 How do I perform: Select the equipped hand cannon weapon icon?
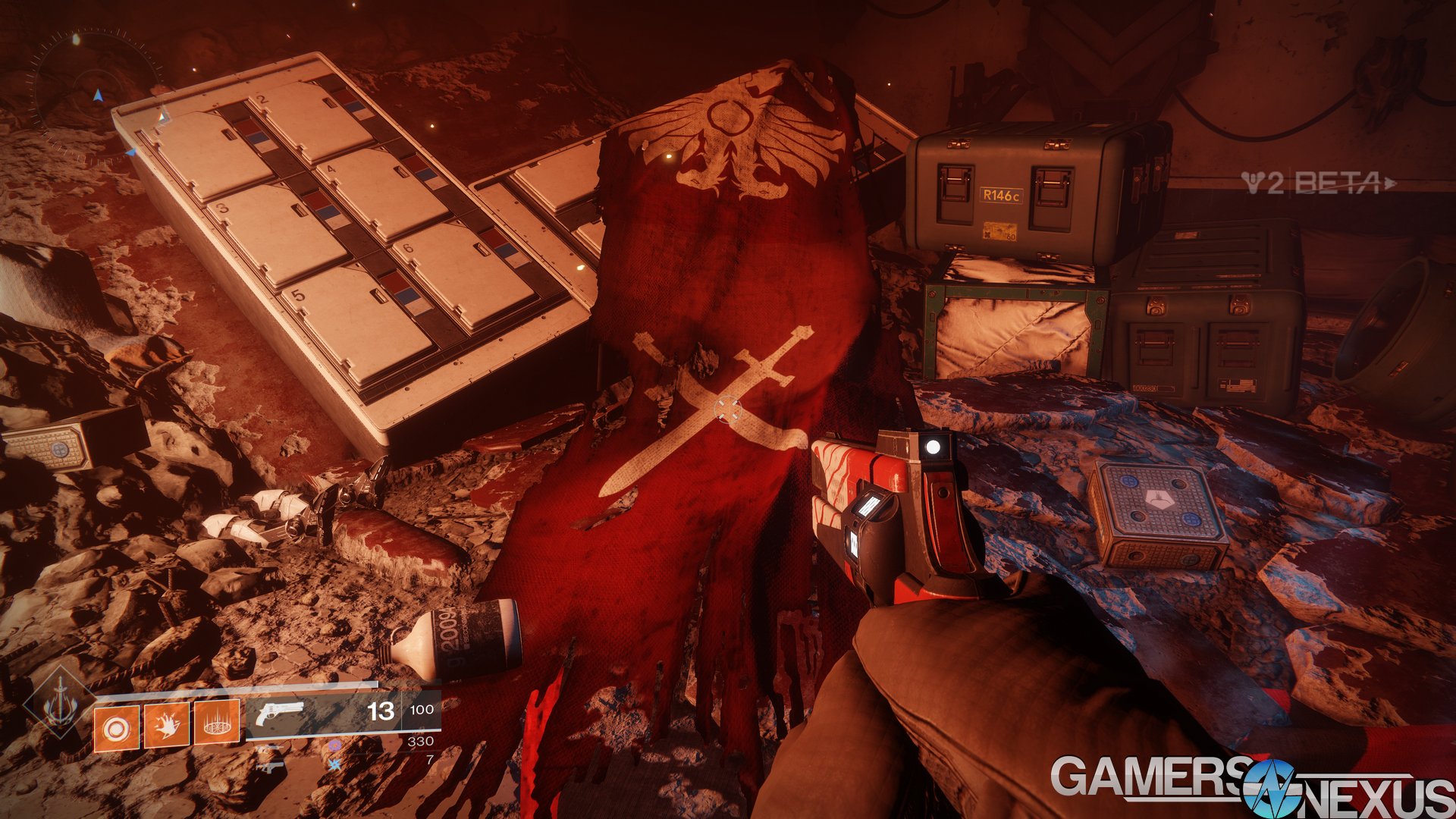(x=279, y=713)
